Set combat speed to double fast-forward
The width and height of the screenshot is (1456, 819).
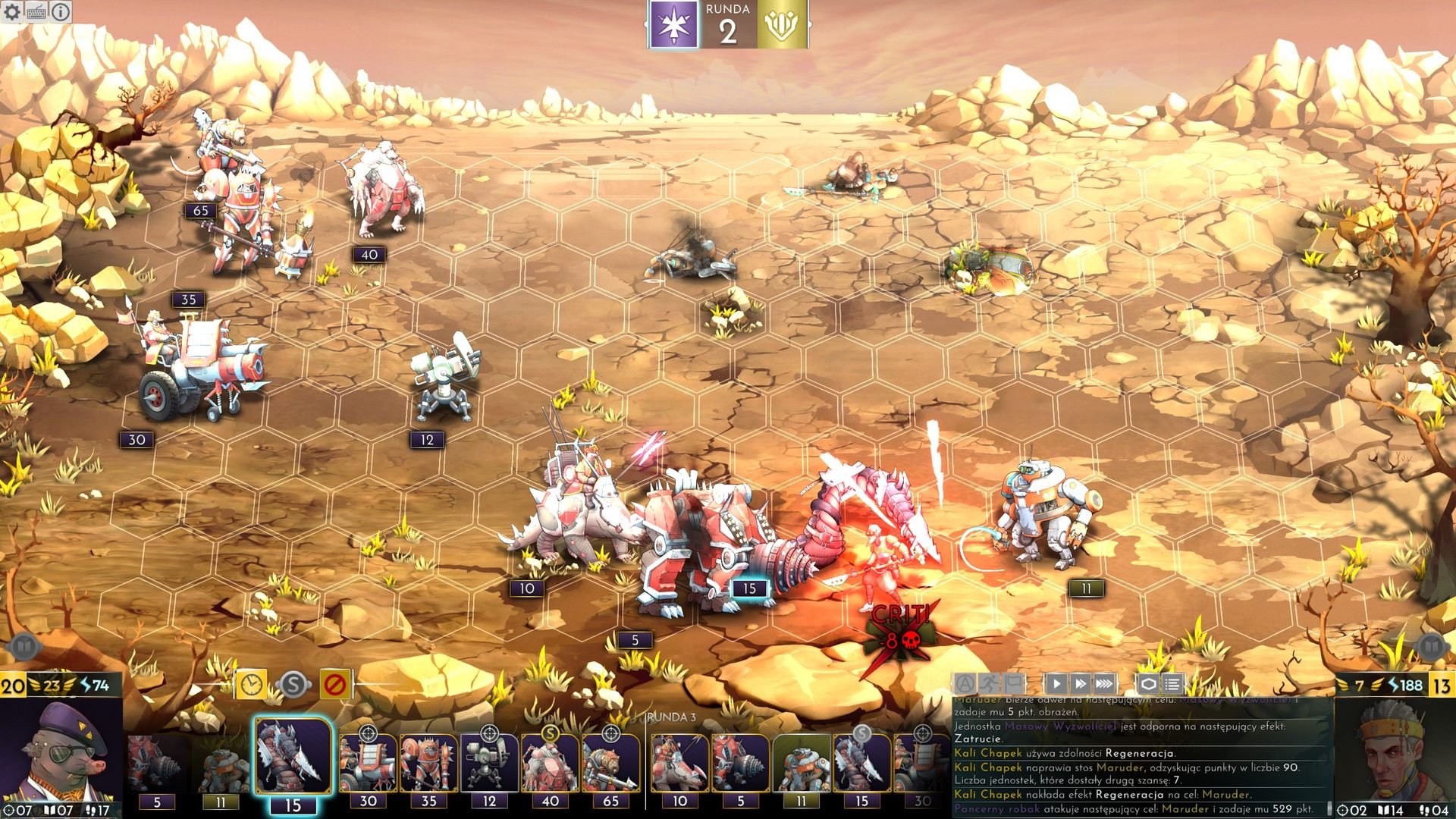[x=1081, y=684]
